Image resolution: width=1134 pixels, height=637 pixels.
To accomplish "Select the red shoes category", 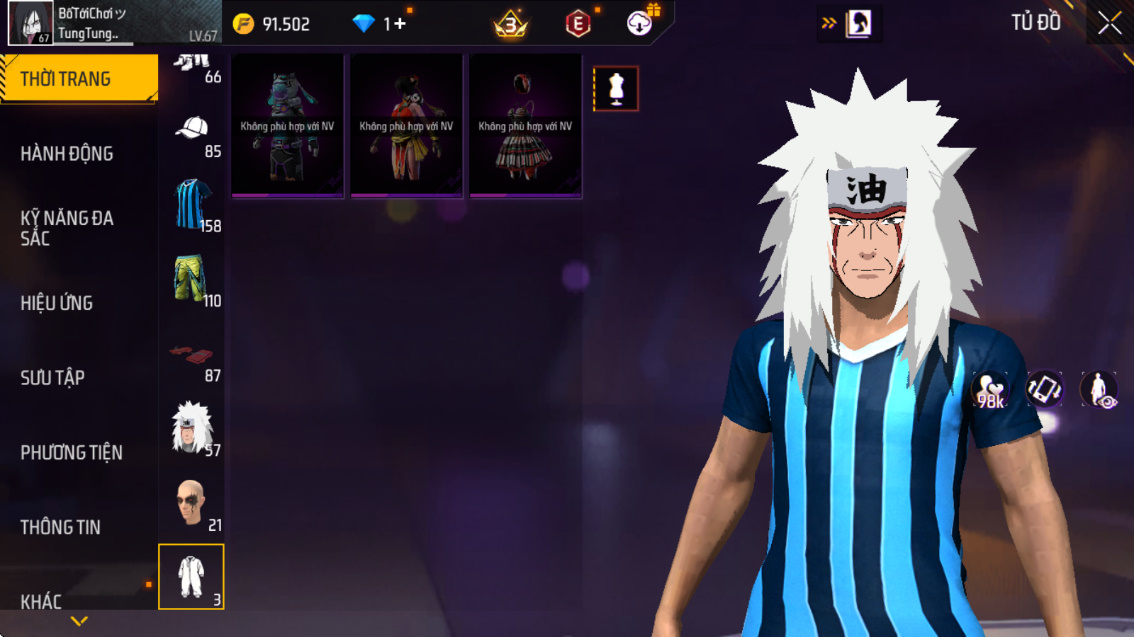I will click(191, 354).
